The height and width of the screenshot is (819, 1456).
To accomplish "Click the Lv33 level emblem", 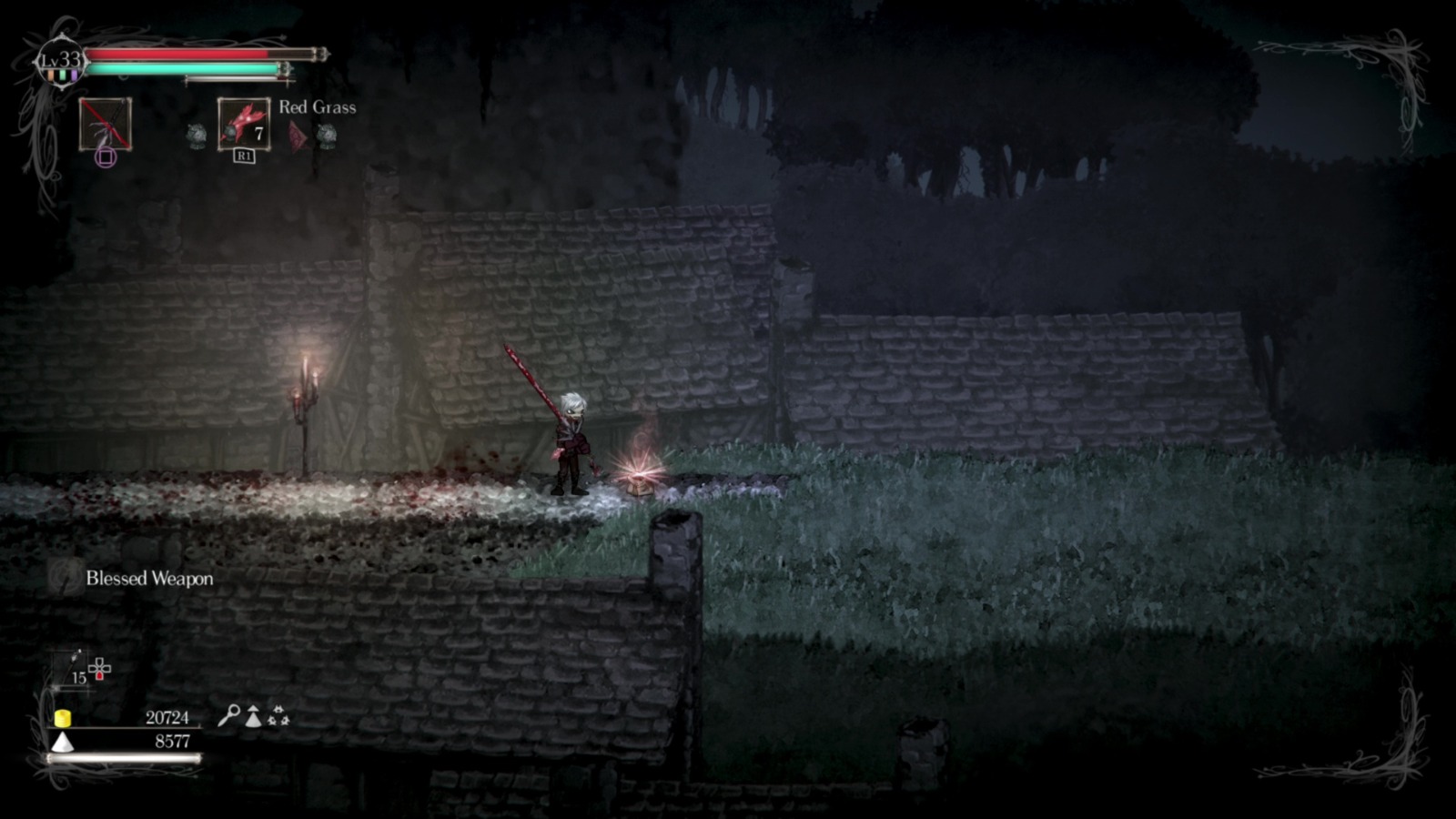I will click(60, 58).
